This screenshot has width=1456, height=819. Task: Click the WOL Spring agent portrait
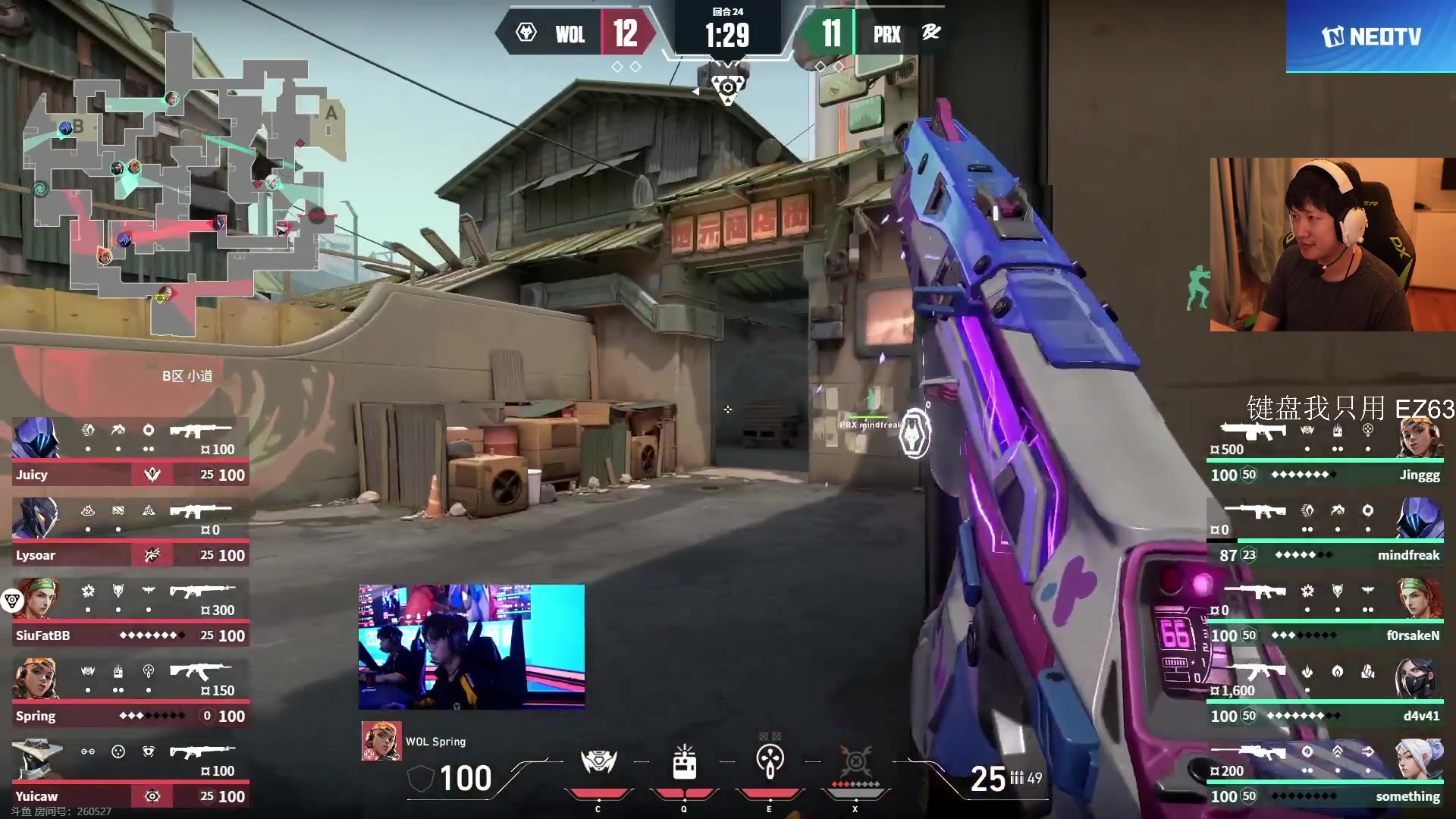(381, 741)
